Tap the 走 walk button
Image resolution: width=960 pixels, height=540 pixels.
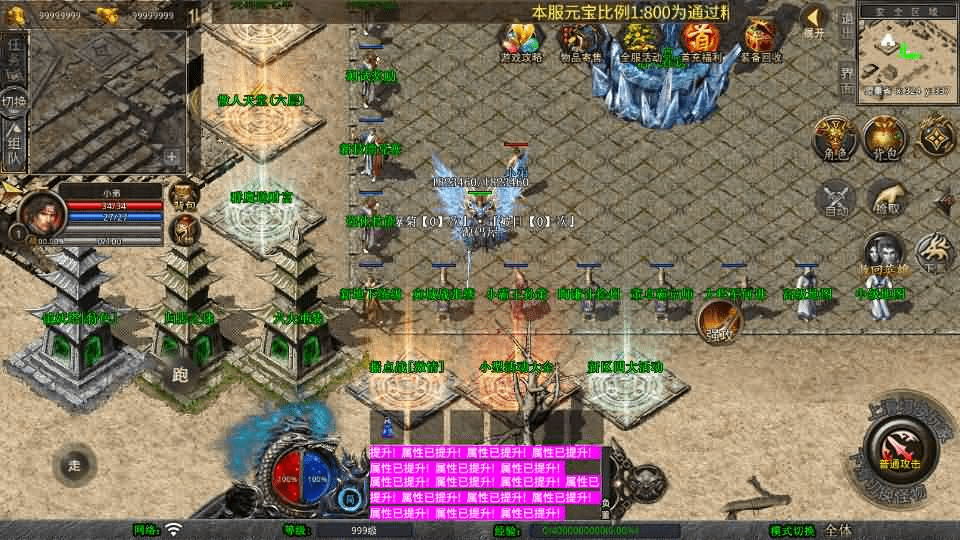(x=75, y=464)
